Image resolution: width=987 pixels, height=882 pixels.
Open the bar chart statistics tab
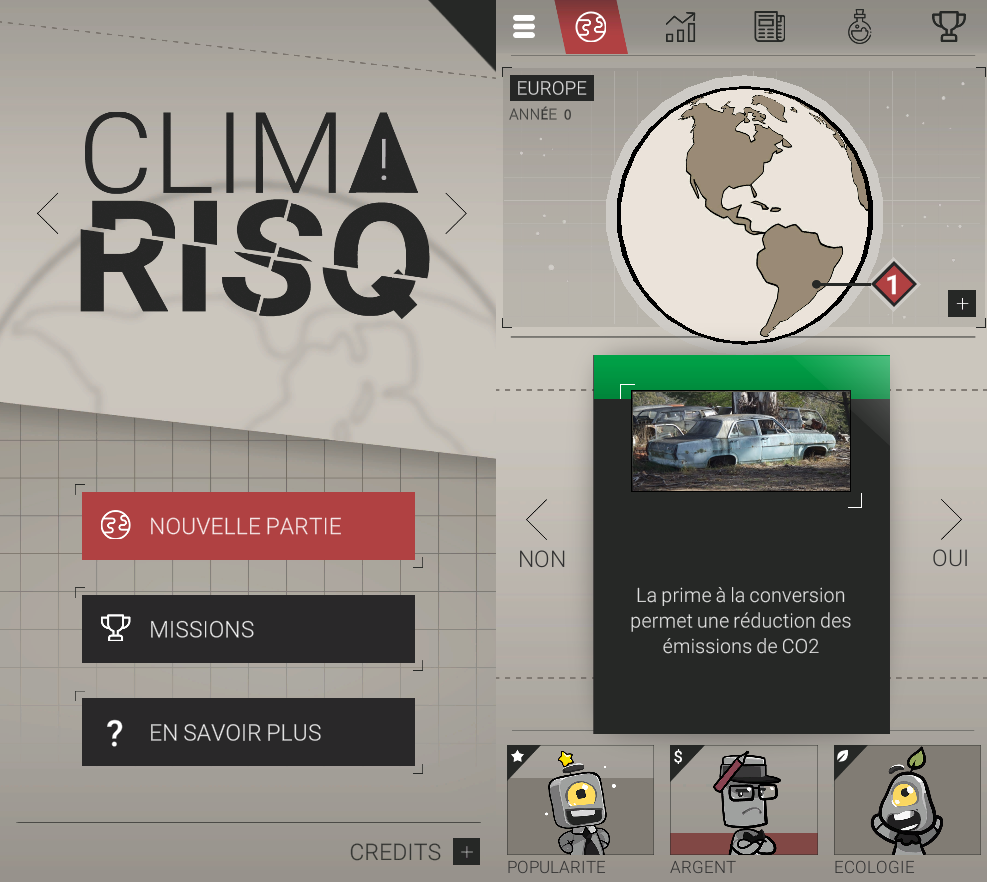(680, 27)
